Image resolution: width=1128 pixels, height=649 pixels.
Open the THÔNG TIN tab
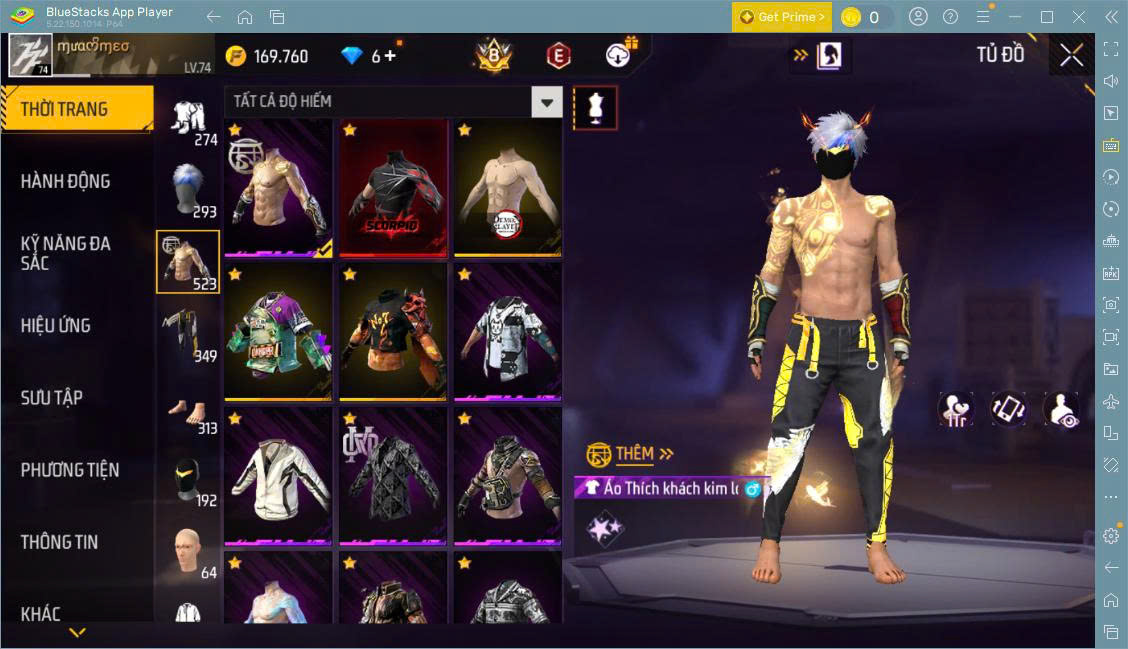[60, 541]
